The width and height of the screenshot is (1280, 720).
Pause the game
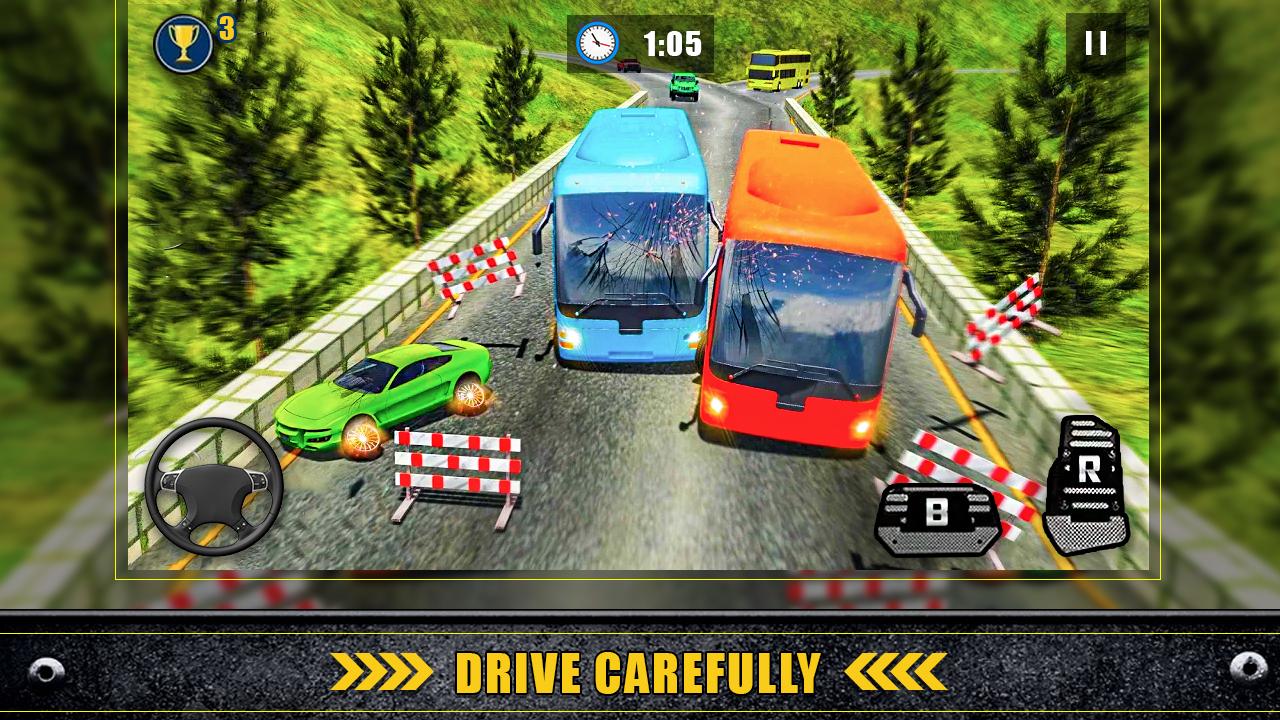pos(1095,43)
